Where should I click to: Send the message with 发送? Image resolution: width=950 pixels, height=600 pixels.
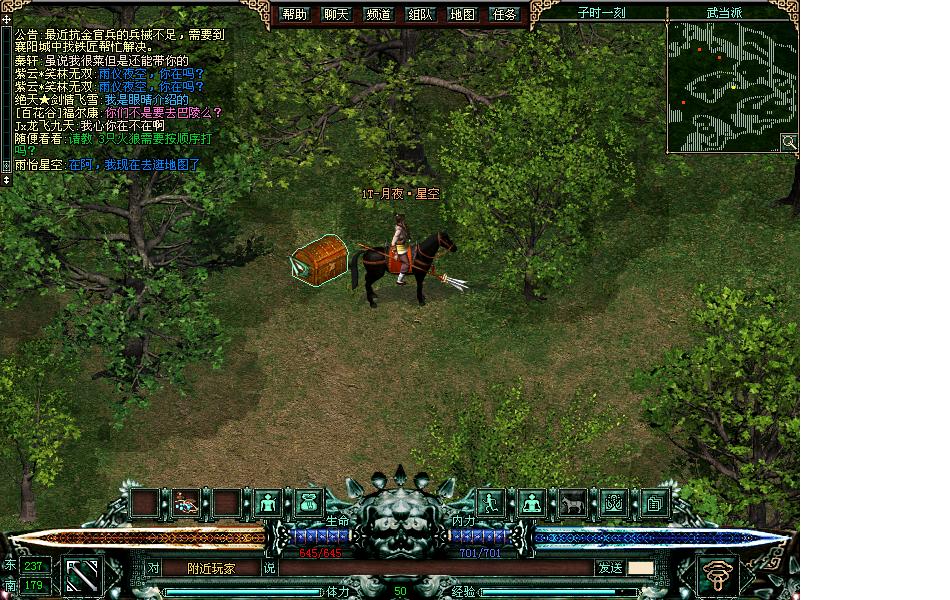[609, 568]
